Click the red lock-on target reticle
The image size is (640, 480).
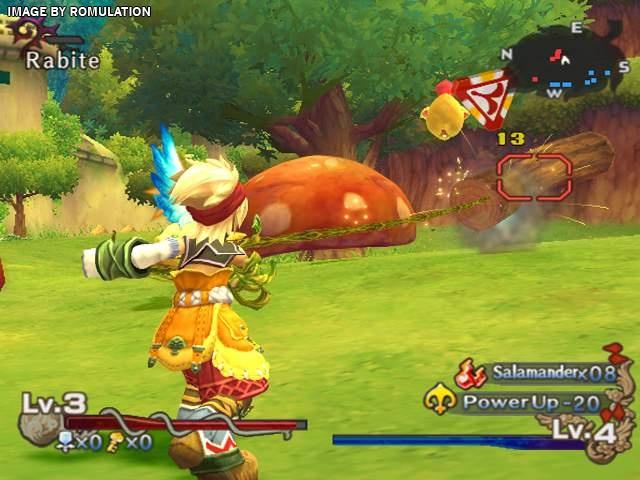click(x=534, y=177)
